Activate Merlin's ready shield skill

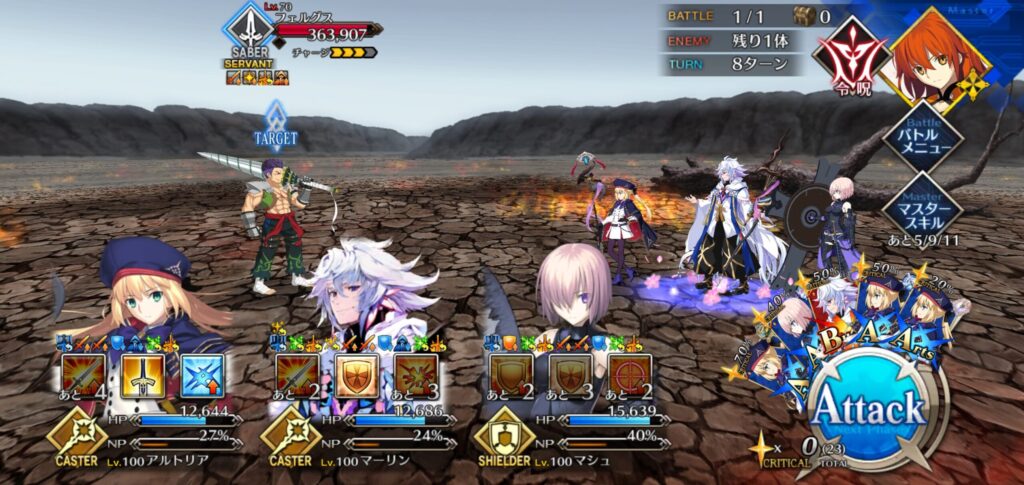point(356,376)
